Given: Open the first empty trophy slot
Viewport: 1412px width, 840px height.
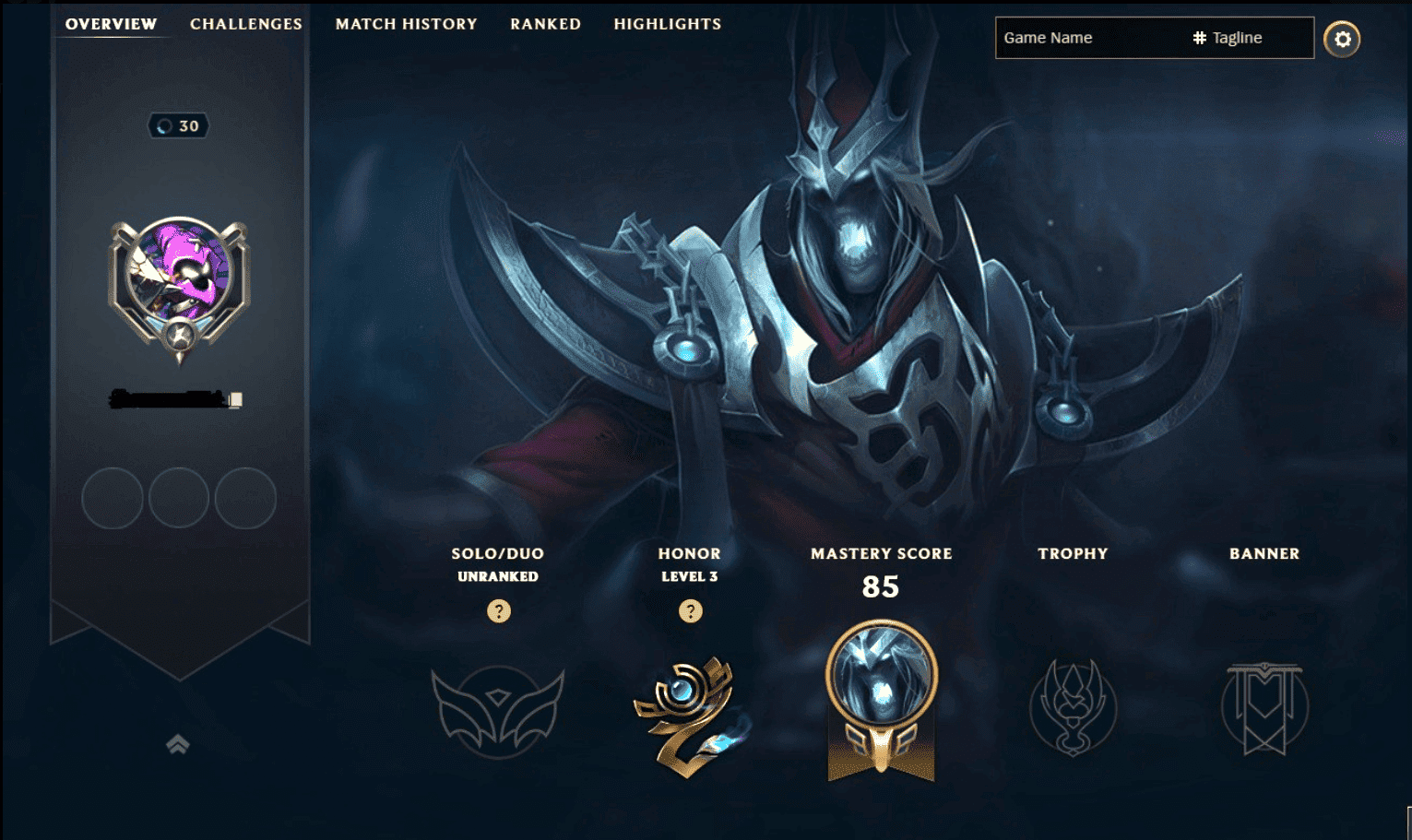Looking at the screenshot, I should click(x=112, y=498).
